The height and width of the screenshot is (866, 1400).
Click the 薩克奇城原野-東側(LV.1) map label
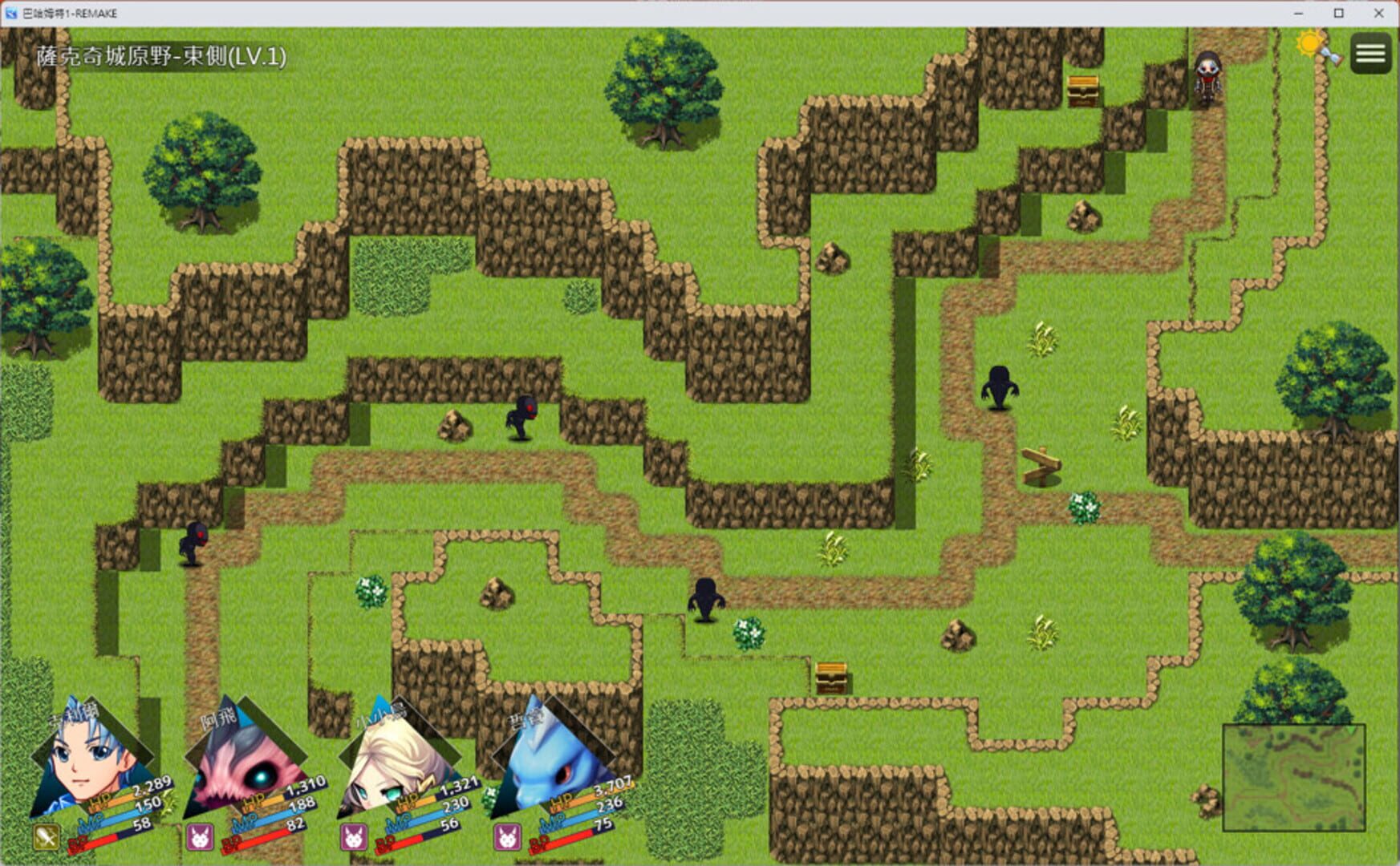160,57
